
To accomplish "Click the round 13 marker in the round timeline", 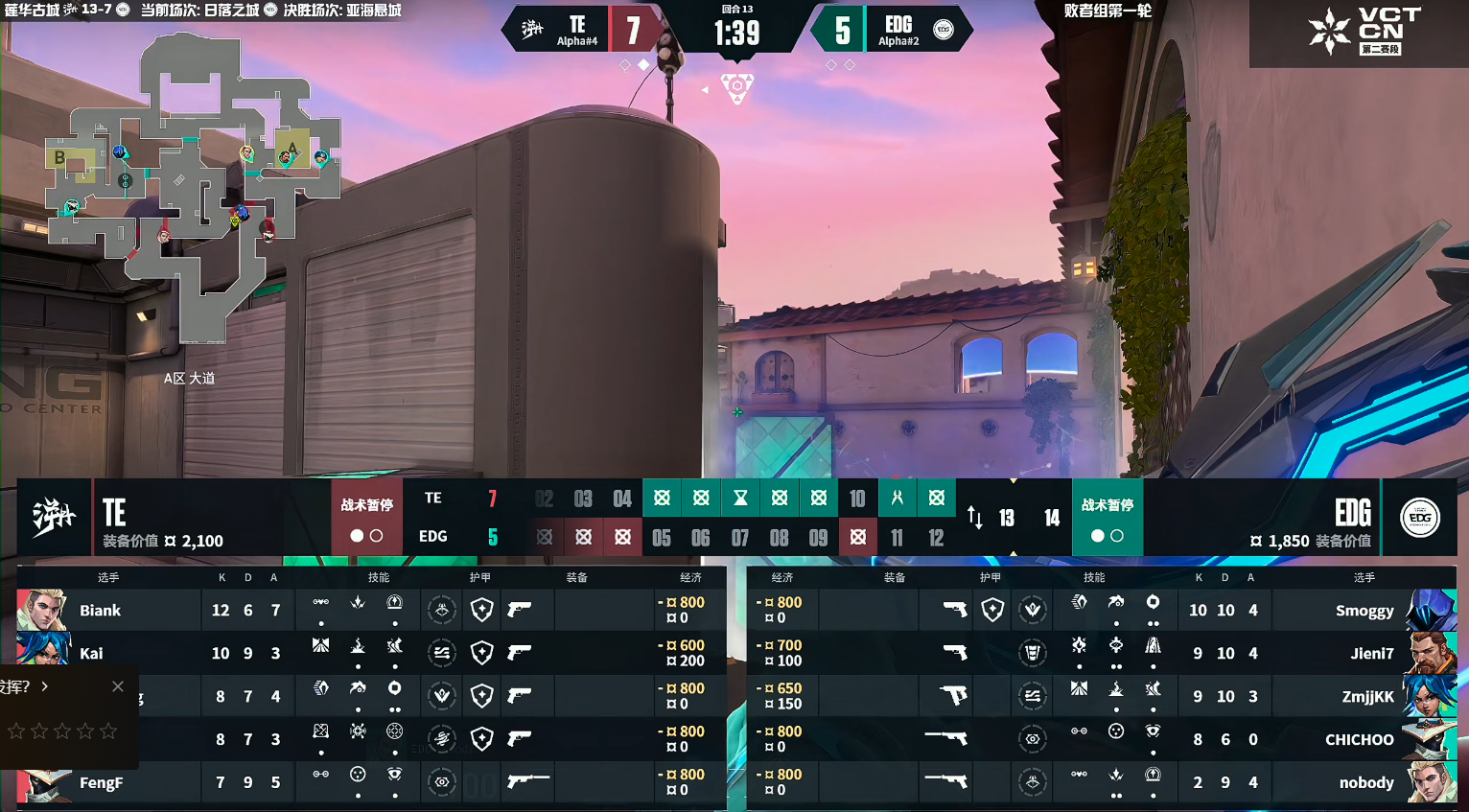I will pos(1007,519).
